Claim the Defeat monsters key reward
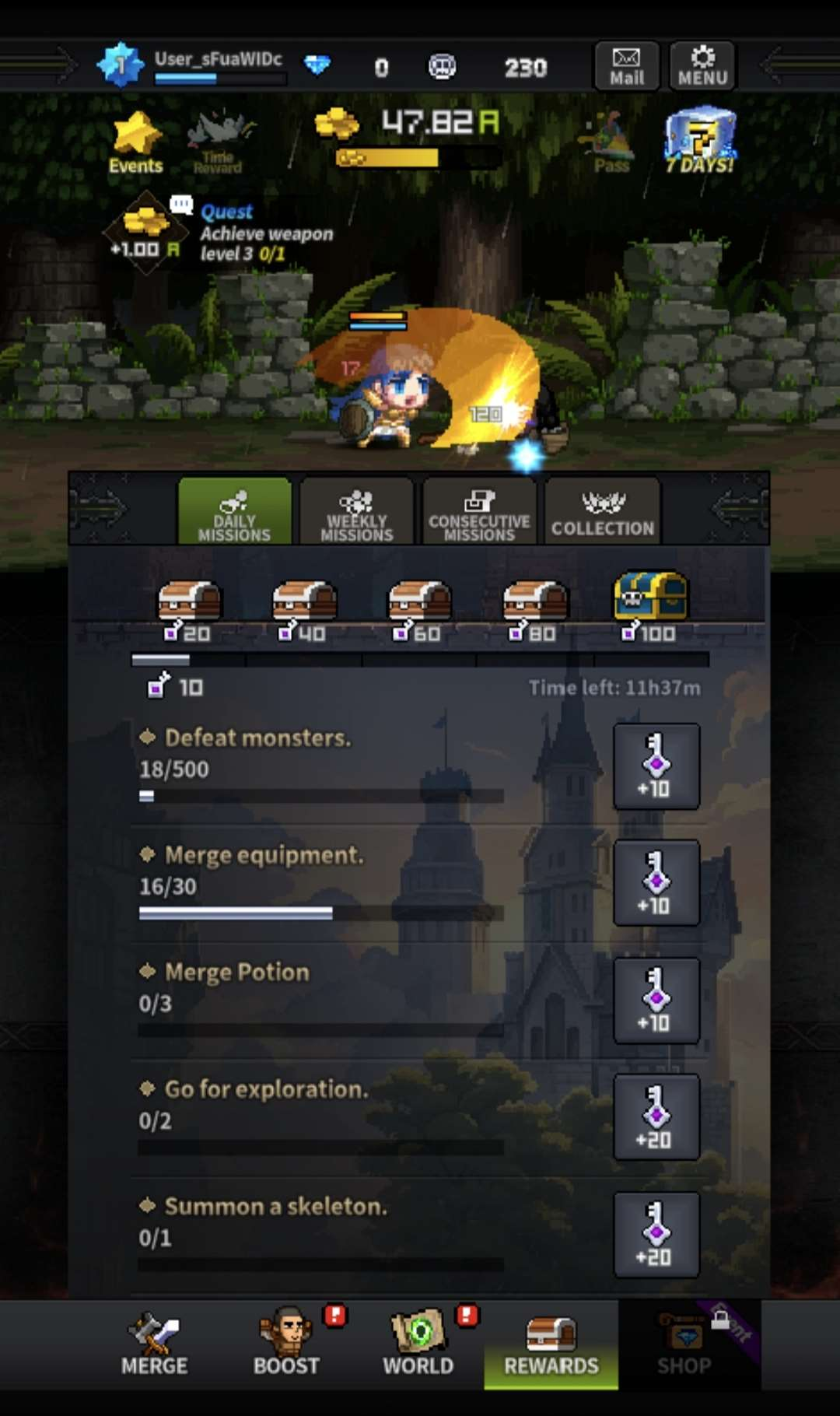Image resolution: width=840 pixels, height=1416 pixels. point(656,766)
